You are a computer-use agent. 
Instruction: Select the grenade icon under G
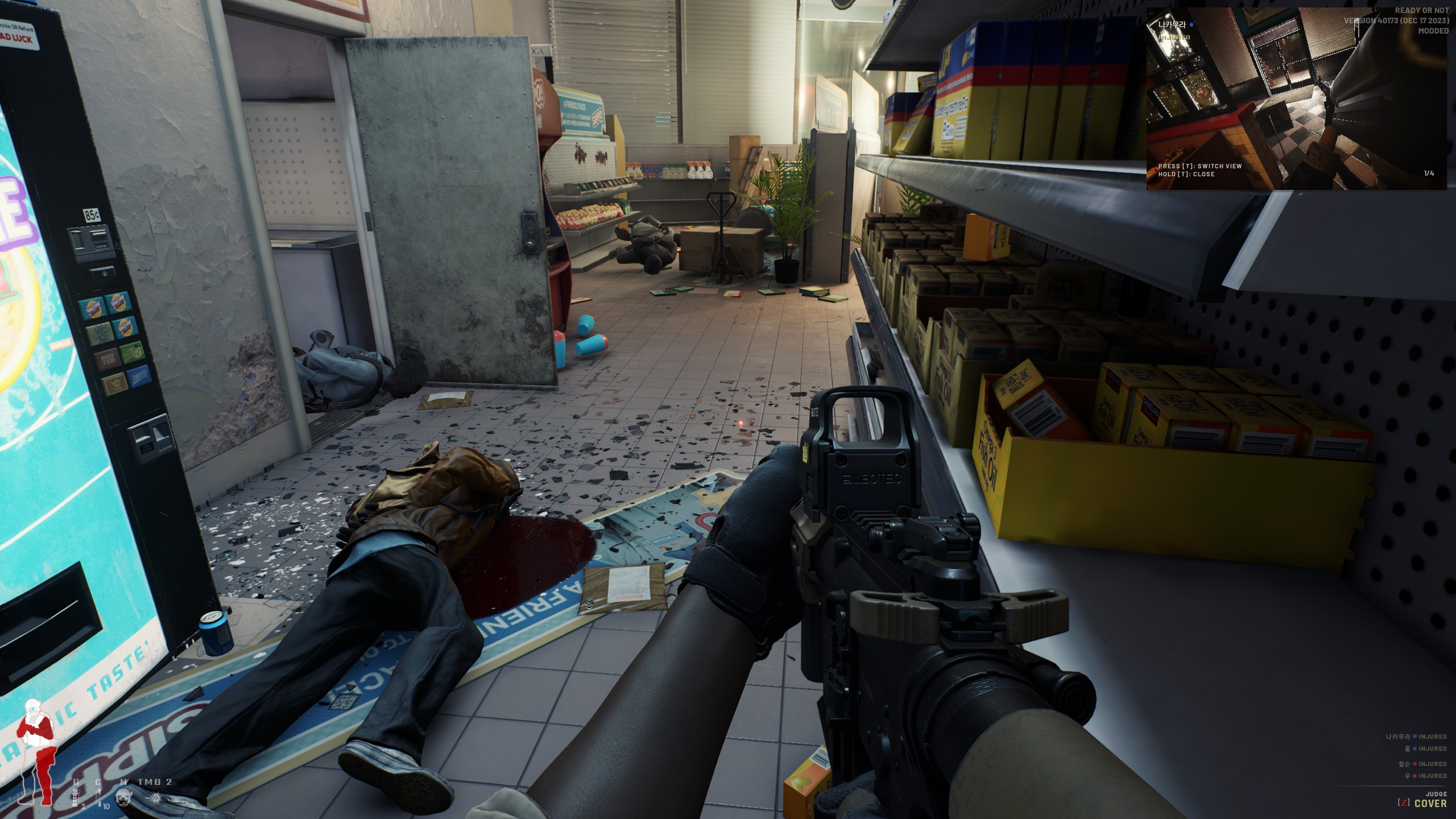point(76,797)
